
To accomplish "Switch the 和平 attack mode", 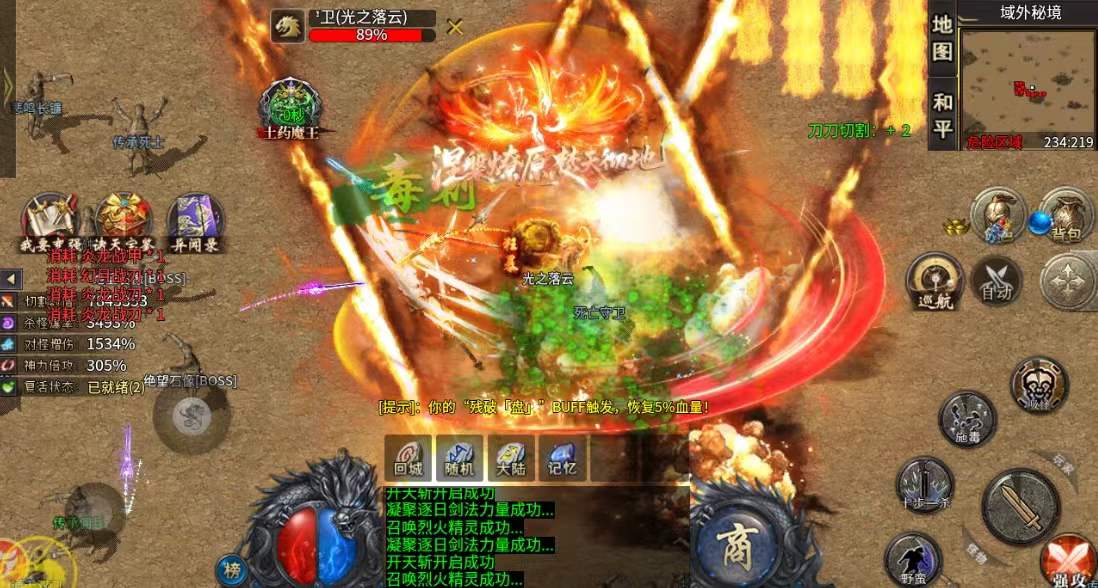I will [942, 113].
